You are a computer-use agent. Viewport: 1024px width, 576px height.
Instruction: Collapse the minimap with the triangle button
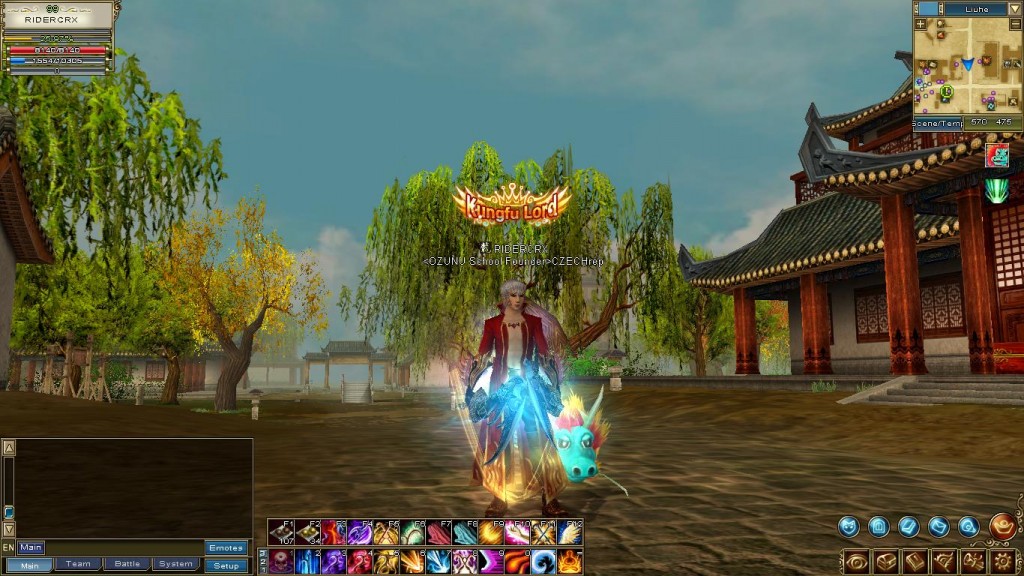[1013, 8]
